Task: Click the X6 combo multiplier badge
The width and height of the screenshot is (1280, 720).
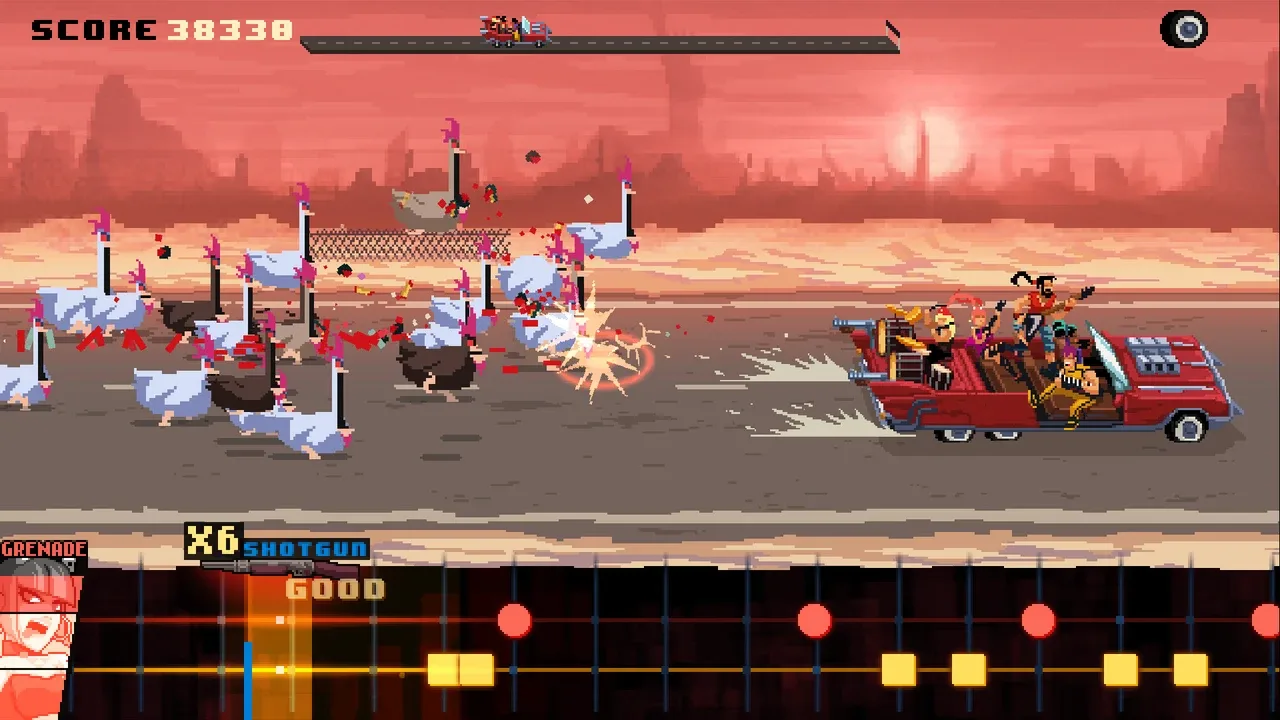Action: pos(212,540)
